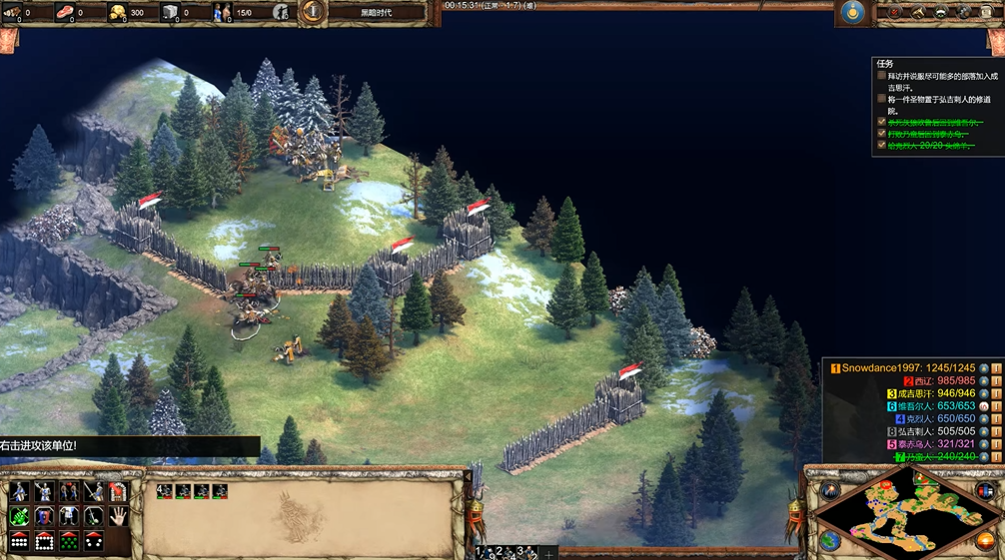
Task: Click the minimap to move the view
Action: tap(904, 514)
